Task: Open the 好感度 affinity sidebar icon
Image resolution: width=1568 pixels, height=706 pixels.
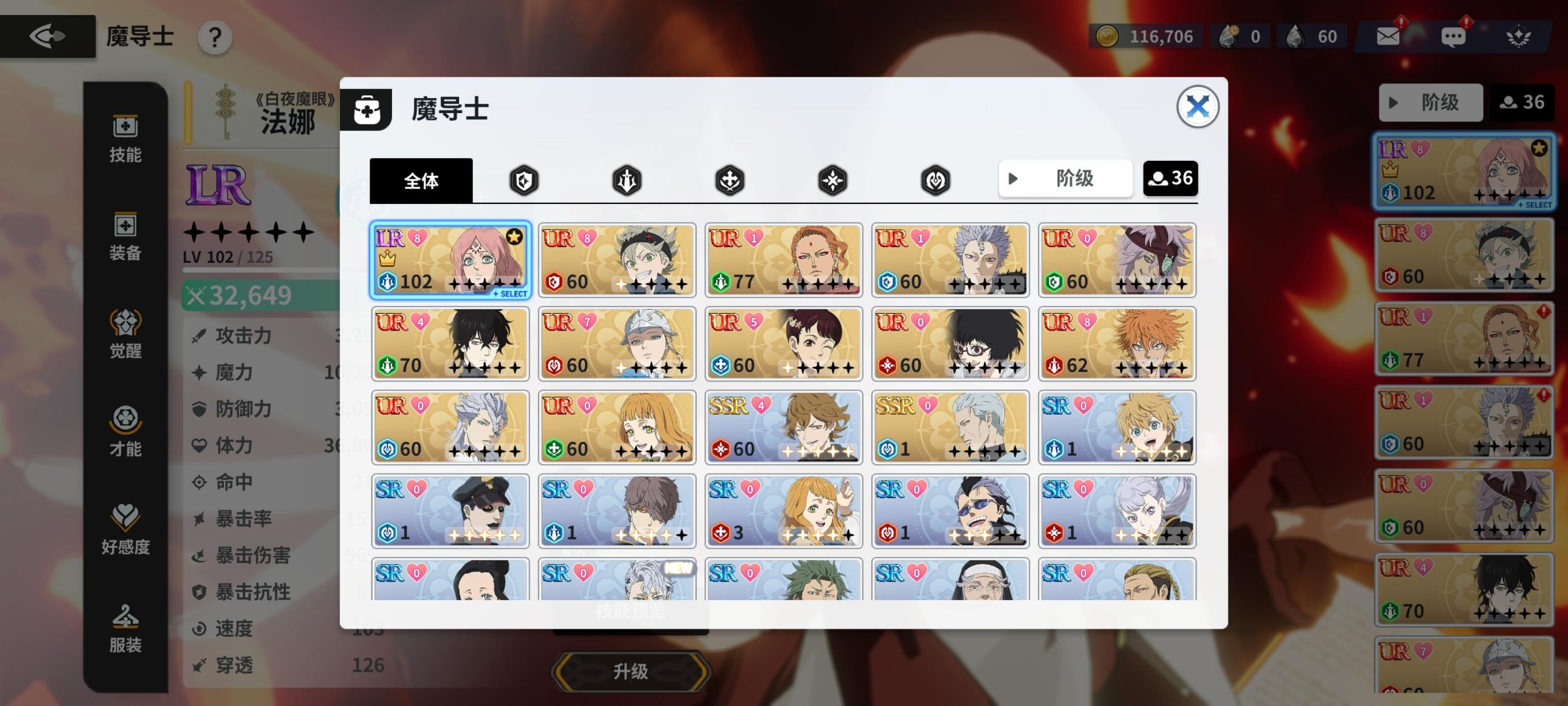Action: [125, 530]
